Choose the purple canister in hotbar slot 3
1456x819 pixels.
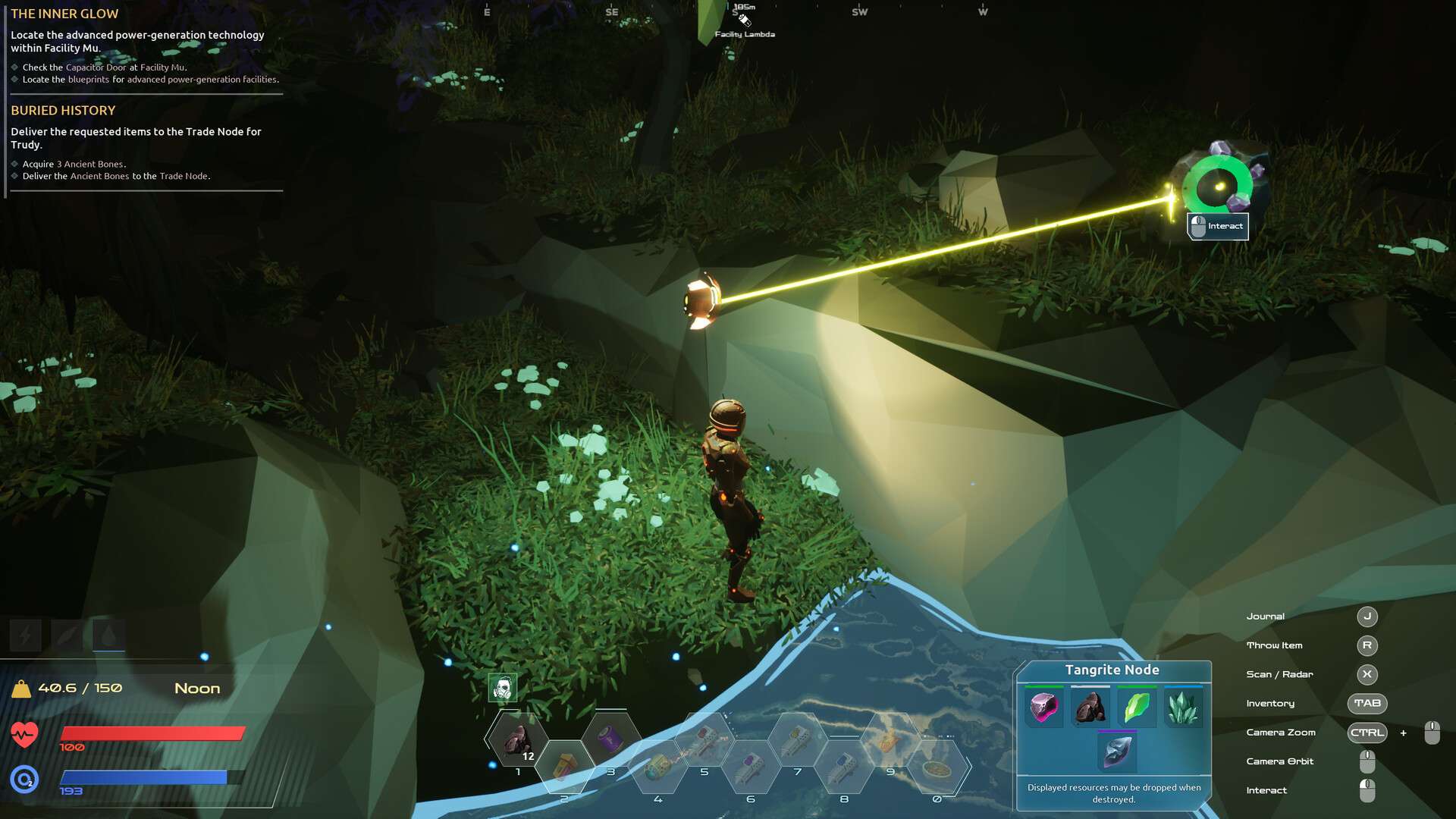(611, 738)
